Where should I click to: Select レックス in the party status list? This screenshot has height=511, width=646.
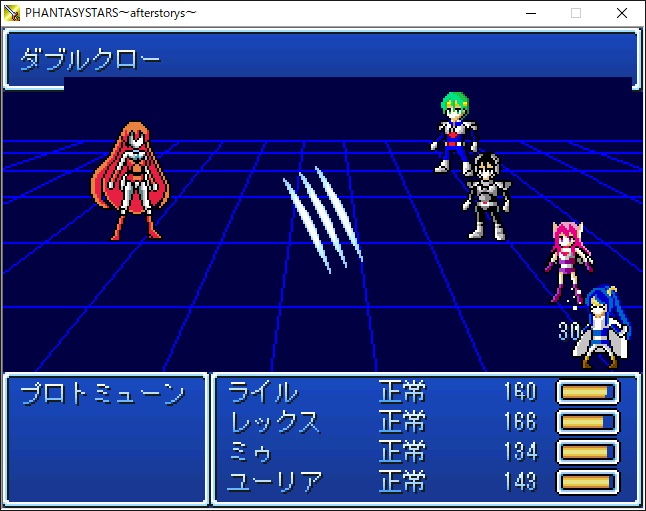tap(275, 422)
